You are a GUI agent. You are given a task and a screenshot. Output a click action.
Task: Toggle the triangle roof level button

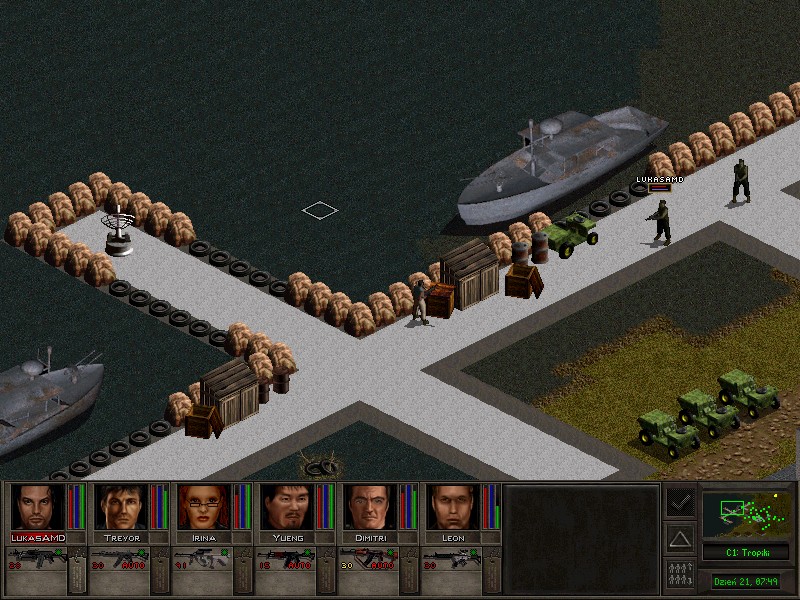pyautogui.click(x=680, y=539)
